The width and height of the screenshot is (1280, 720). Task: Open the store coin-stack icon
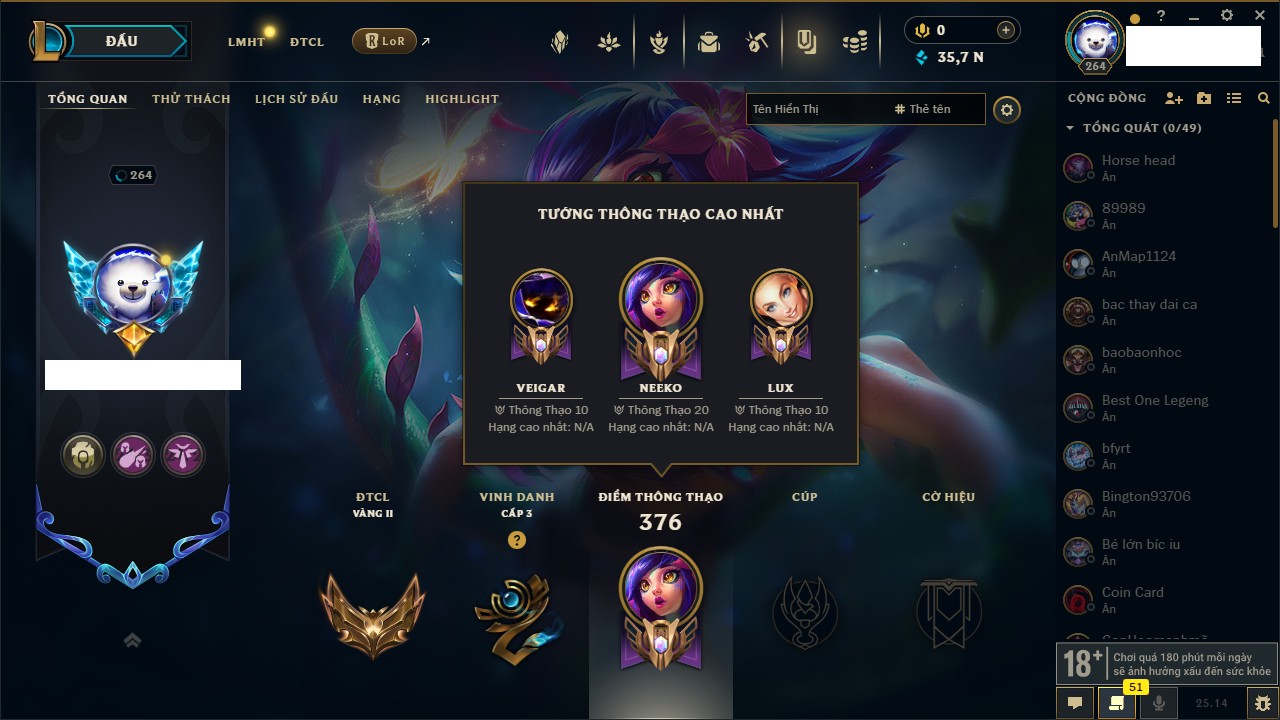(x=854, y=42)
